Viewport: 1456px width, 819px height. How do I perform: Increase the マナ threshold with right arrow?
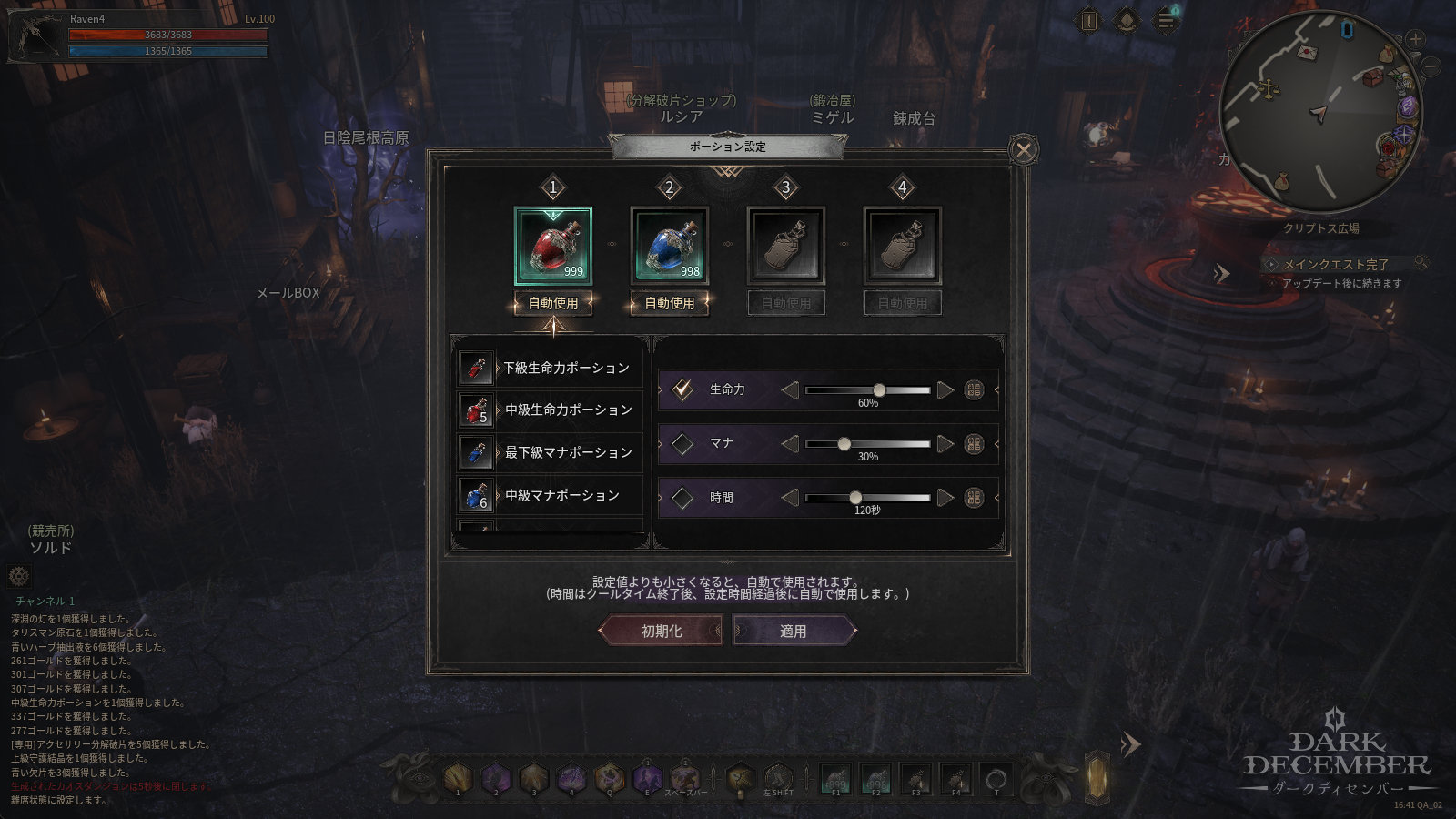click(945, 444)
